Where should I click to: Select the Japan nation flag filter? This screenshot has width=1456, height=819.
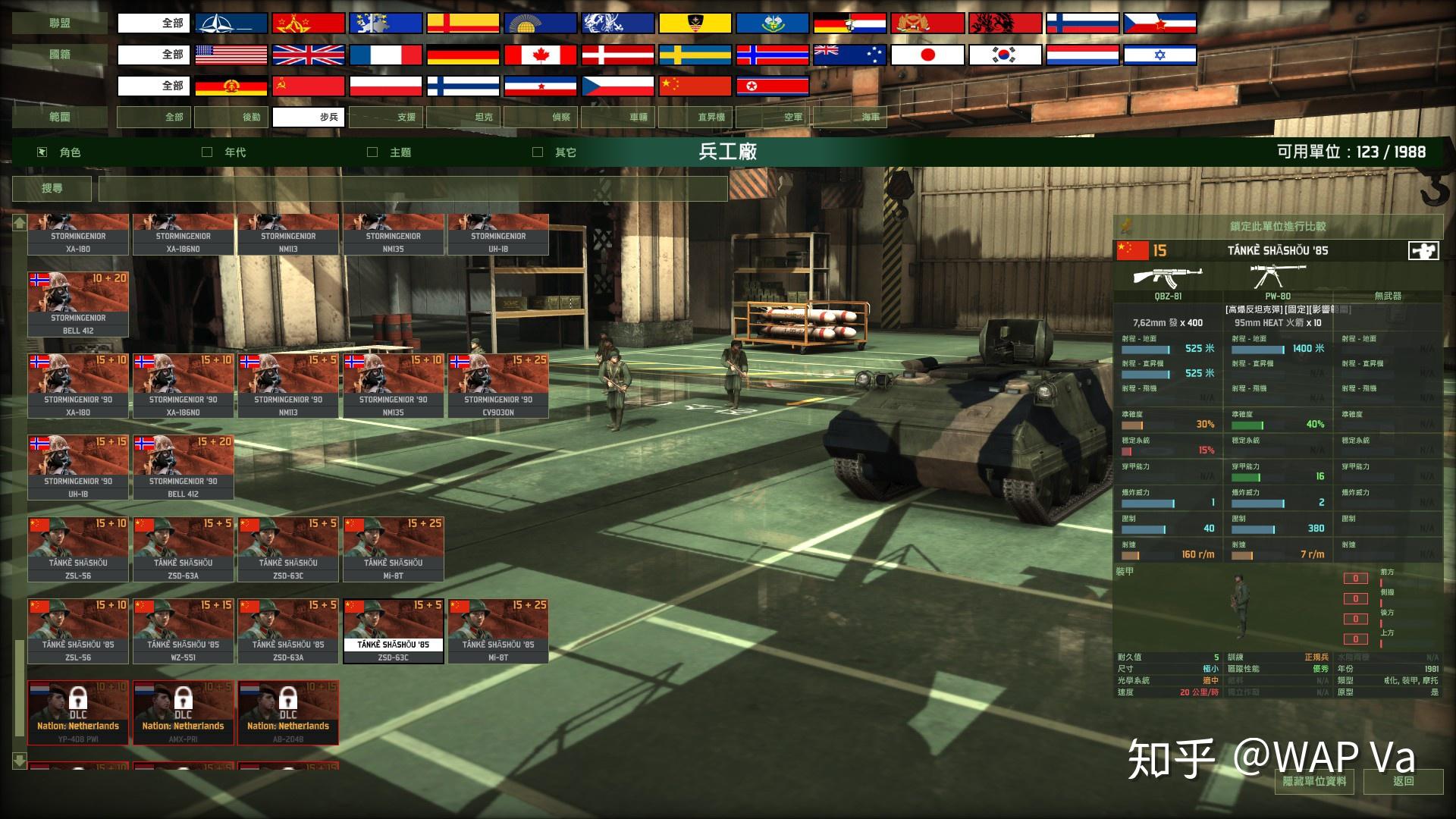(x=926, y=54)
